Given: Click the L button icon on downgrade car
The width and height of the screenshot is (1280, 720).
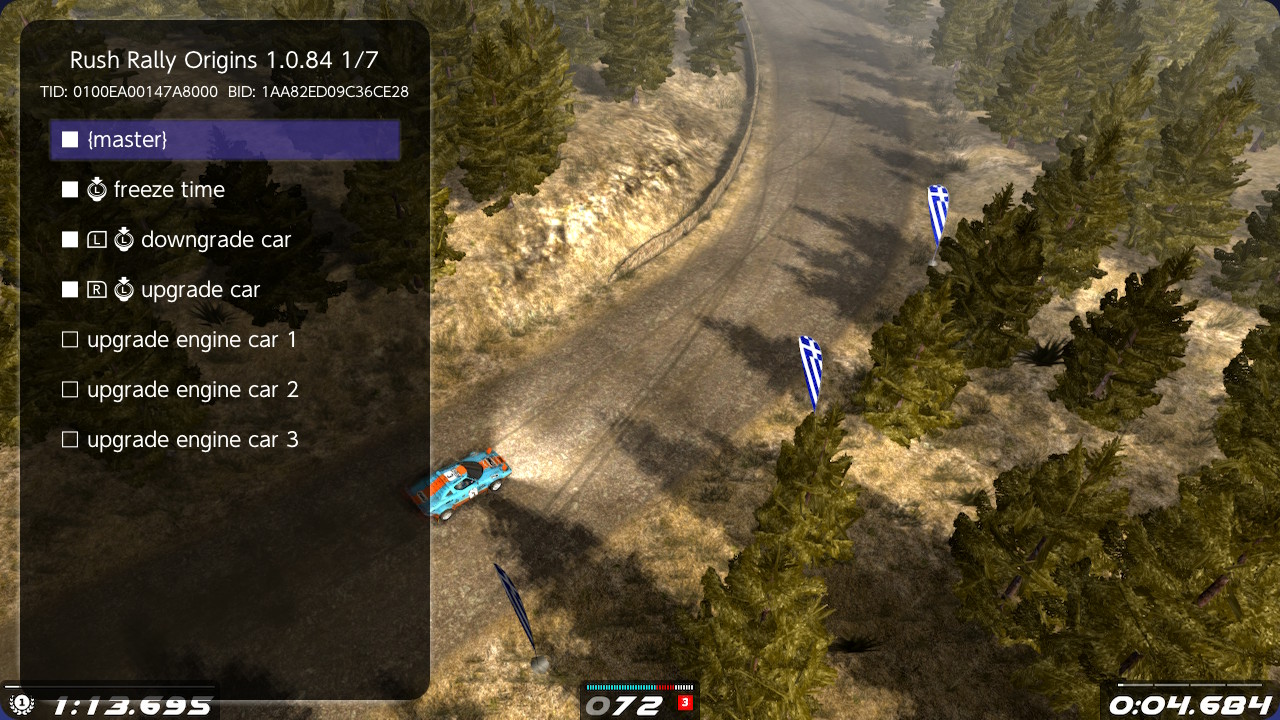Looking at the screenshot, I should click(98, 239).
